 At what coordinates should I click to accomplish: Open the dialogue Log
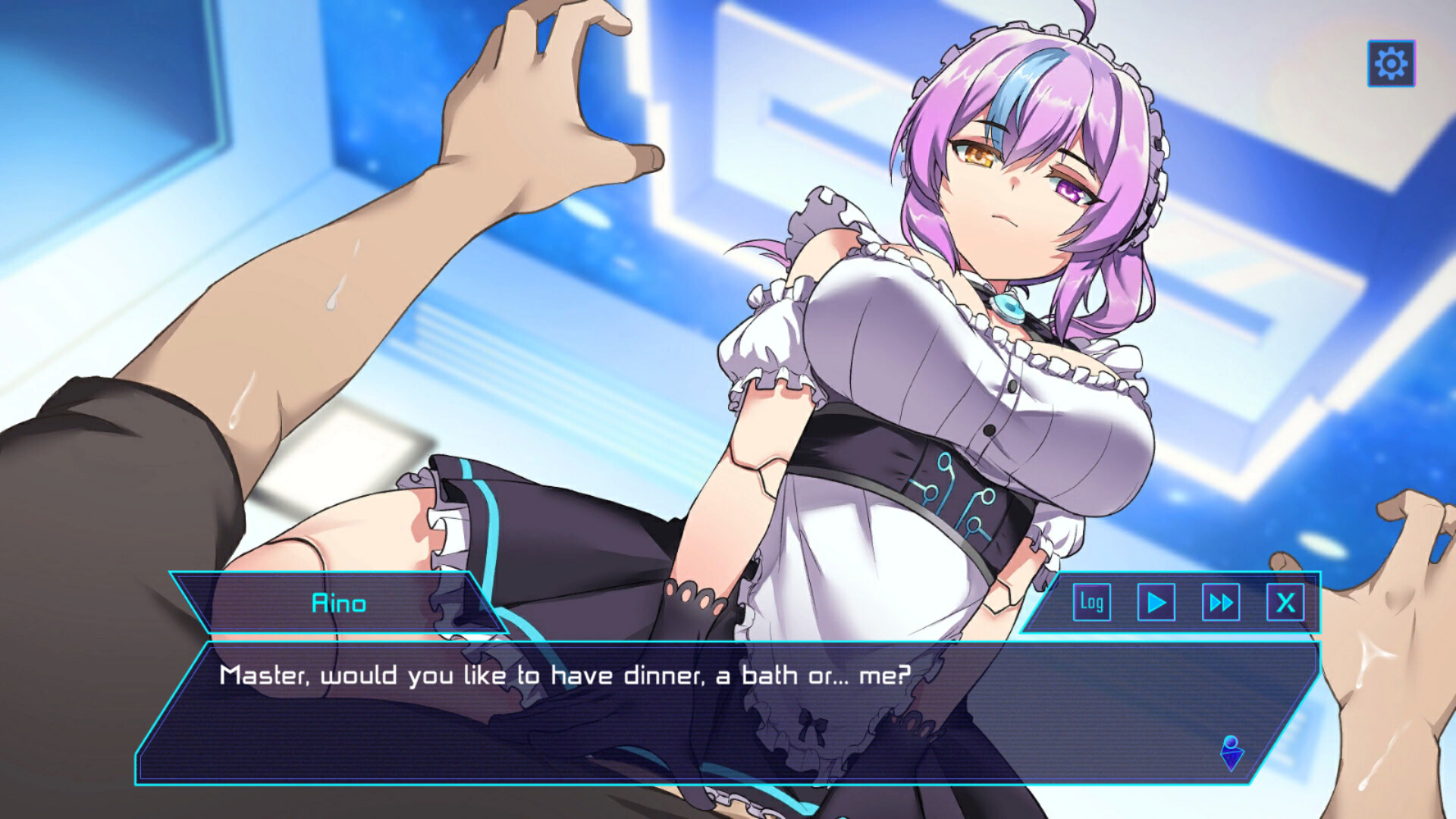coord(1092,603)
